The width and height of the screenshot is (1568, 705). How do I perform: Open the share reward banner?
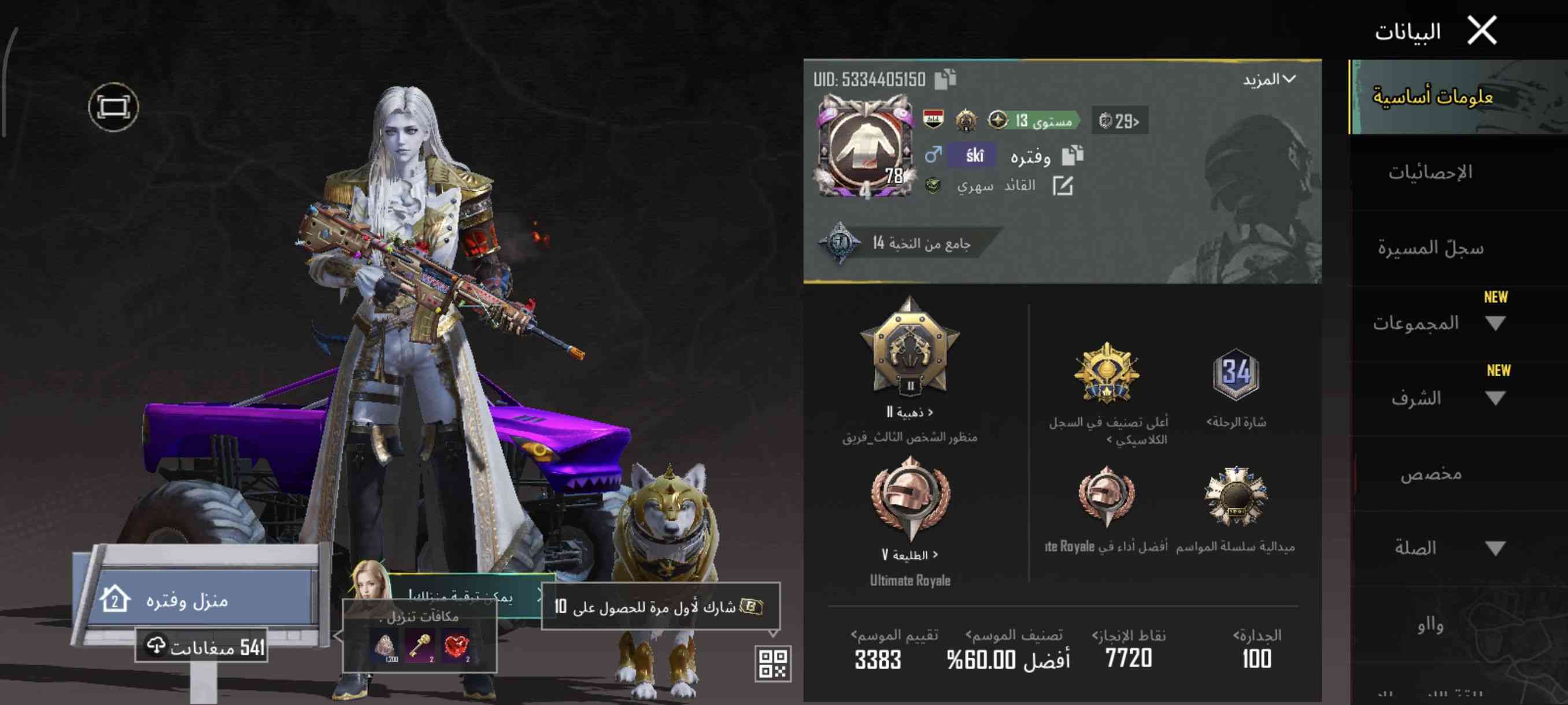click(x=660, y=606)
